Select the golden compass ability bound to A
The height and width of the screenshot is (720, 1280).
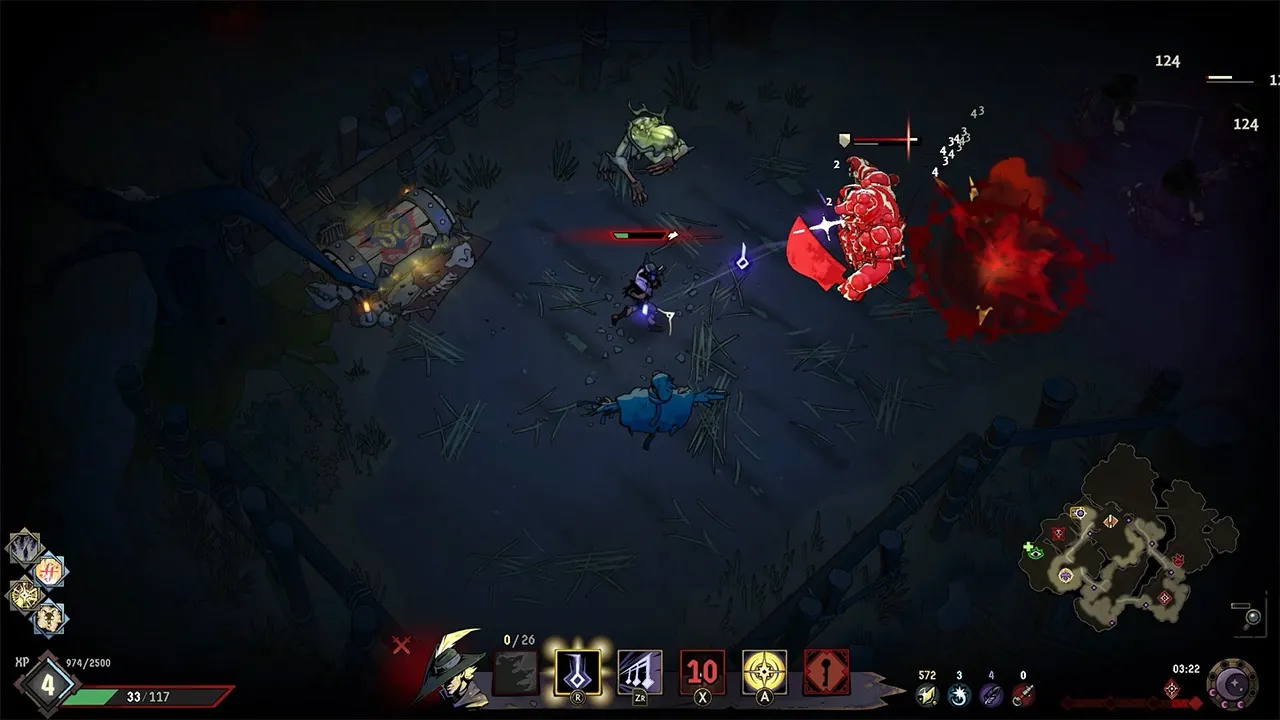763,672
